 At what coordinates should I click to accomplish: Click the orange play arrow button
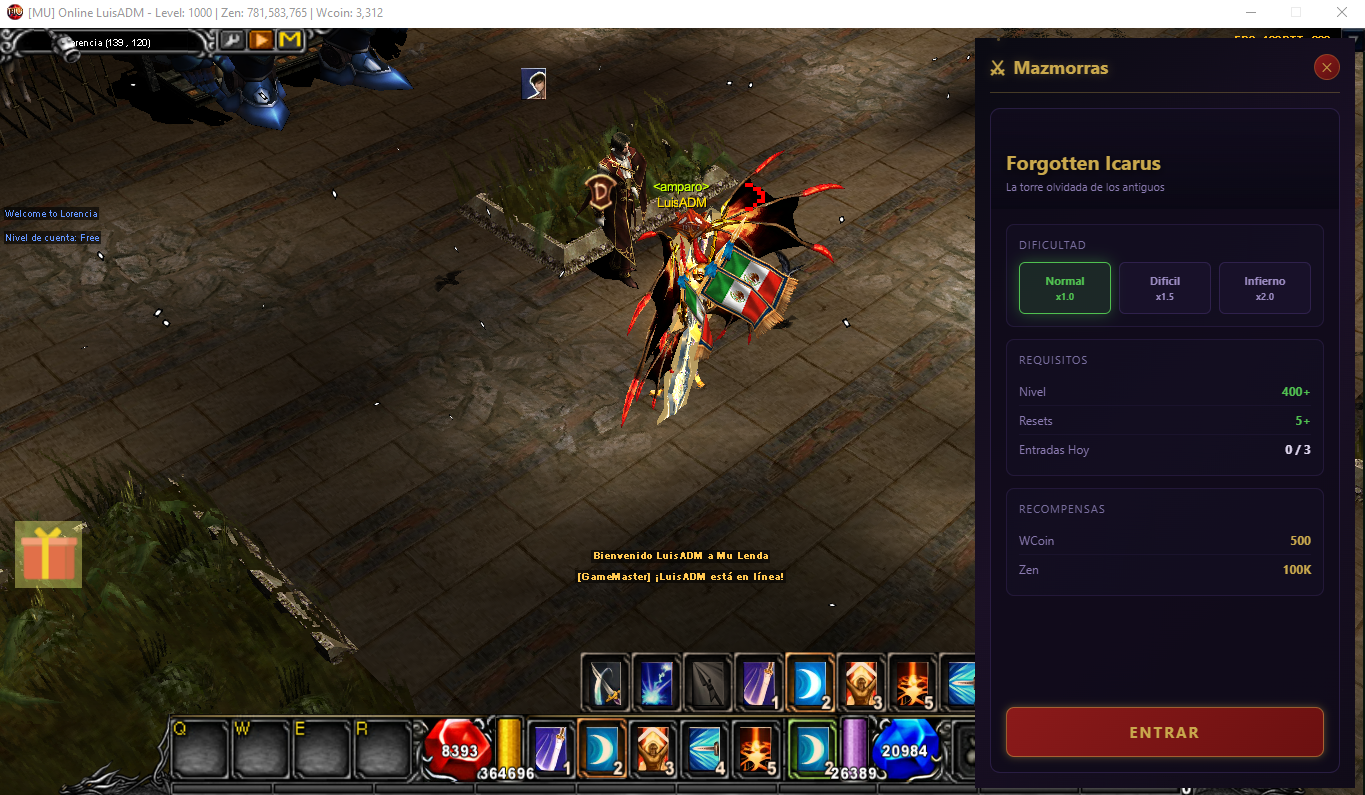tap(261, 40)
